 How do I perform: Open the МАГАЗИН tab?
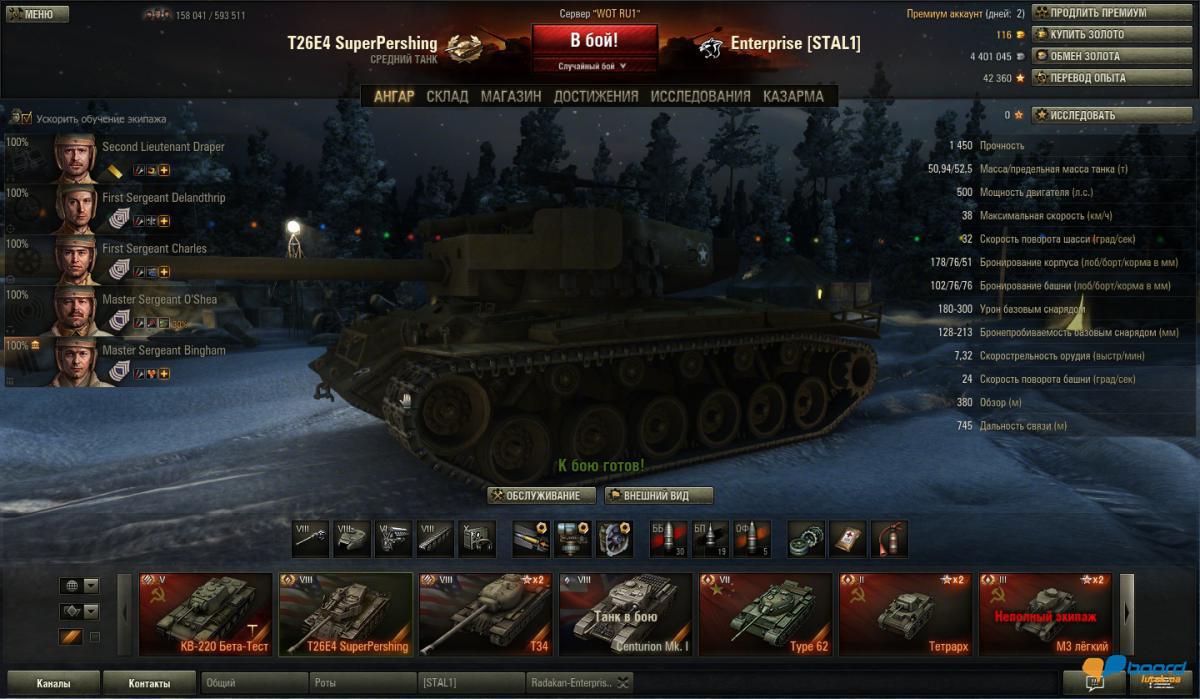click(x=511, y=96)
